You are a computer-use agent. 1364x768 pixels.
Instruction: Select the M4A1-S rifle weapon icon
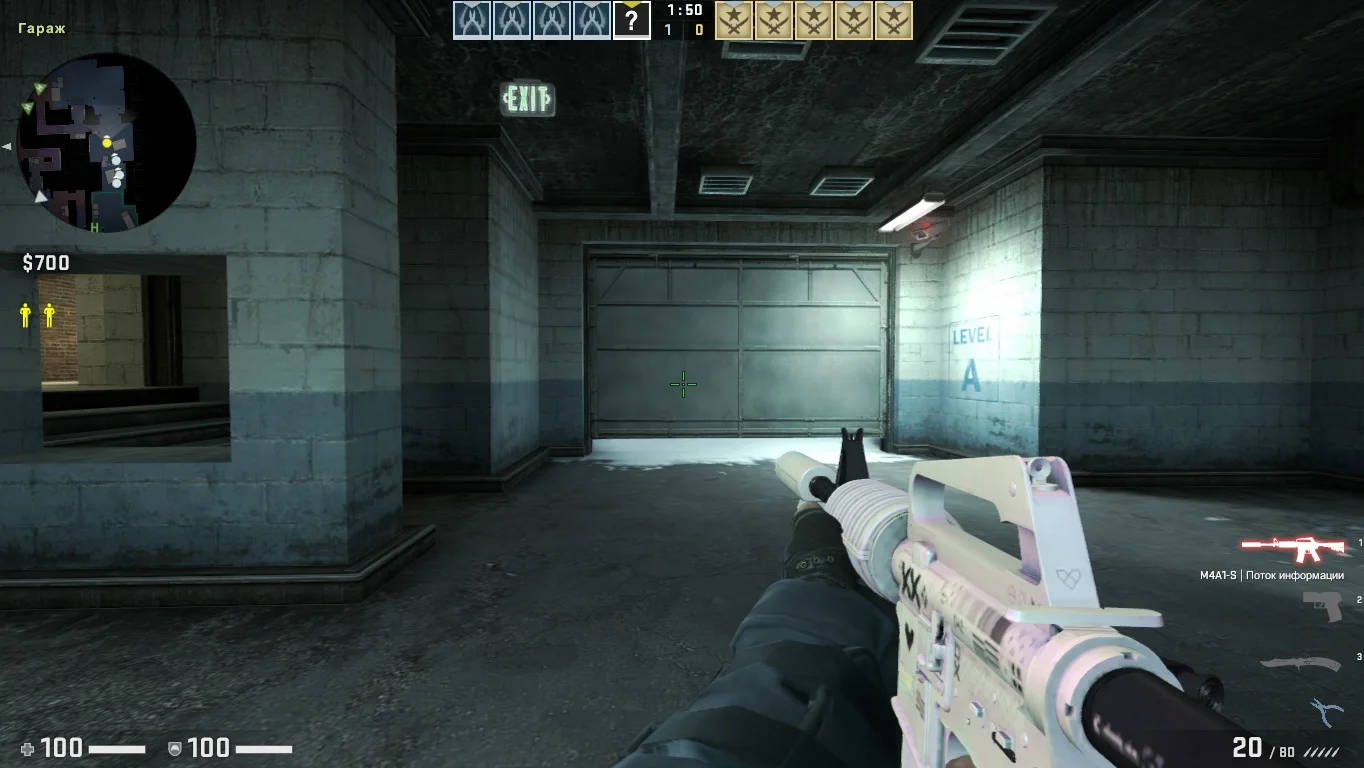click(1295, 548)
